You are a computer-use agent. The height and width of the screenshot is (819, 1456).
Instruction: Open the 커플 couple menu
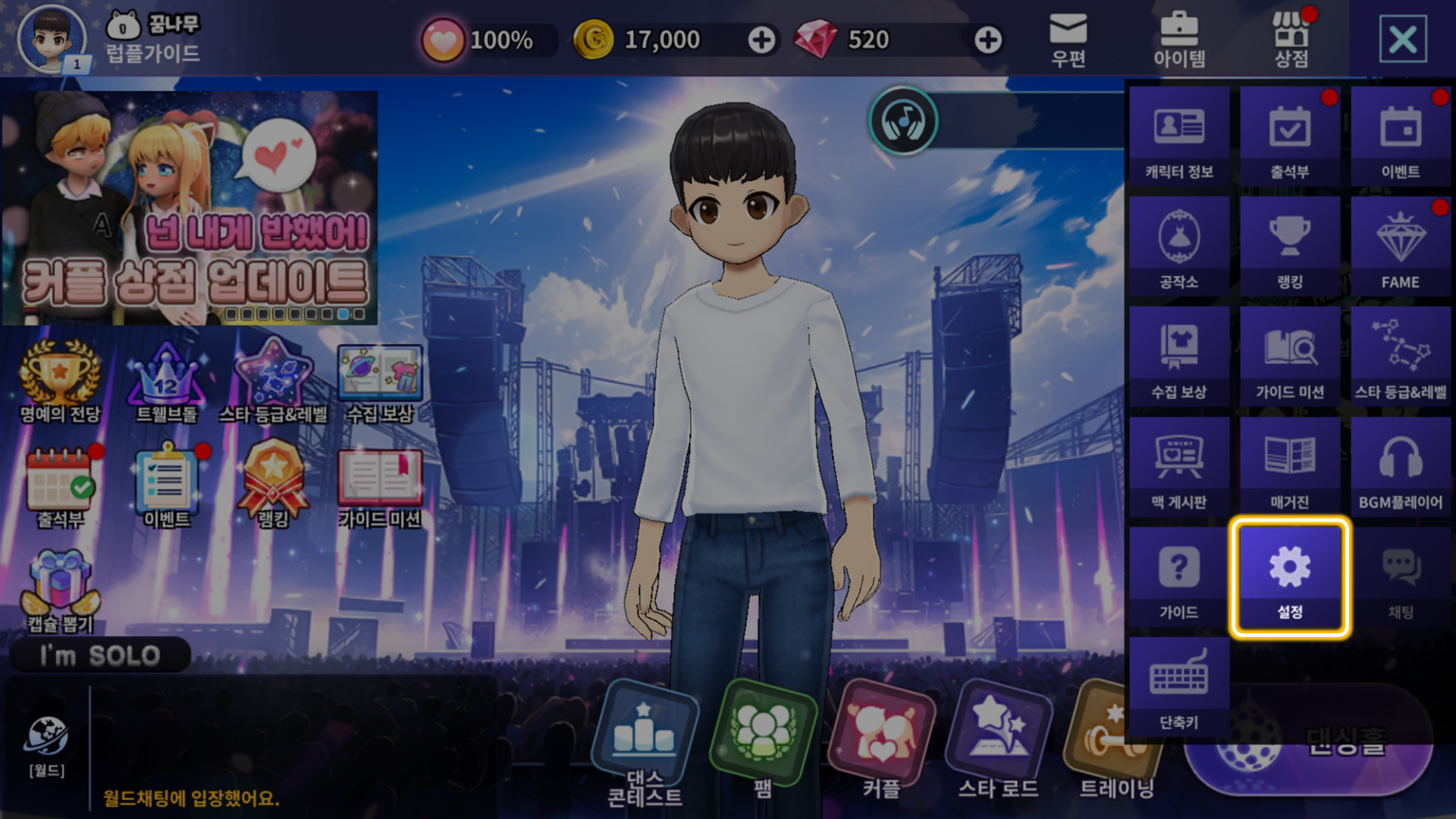tap(881, 743)
